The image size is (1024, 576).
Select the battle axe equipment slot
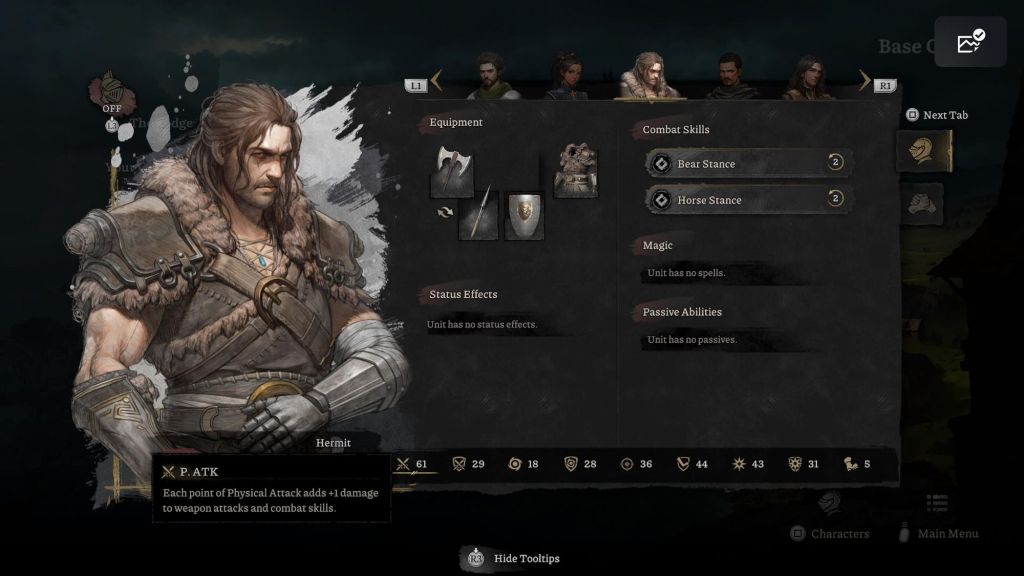point(451,171)
